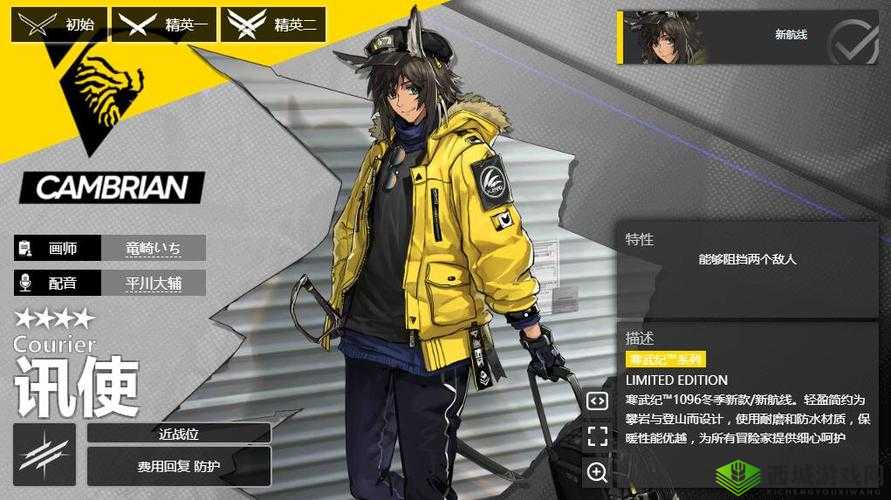Click the code brackets icon button
This screenshot has width=891, height=500.
tap(597, 401)
